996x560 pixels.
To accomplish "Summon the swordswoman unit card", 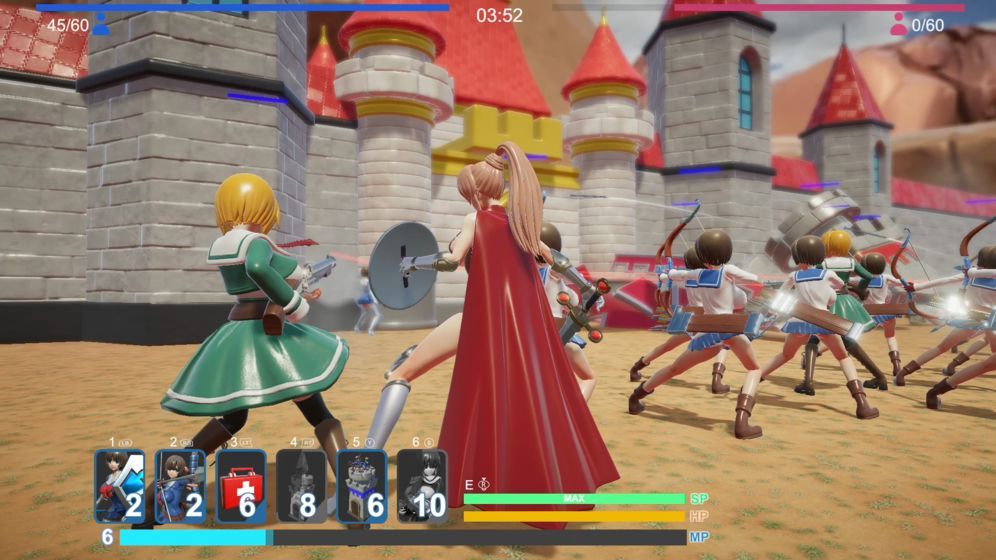I will (x=120, y=486).
